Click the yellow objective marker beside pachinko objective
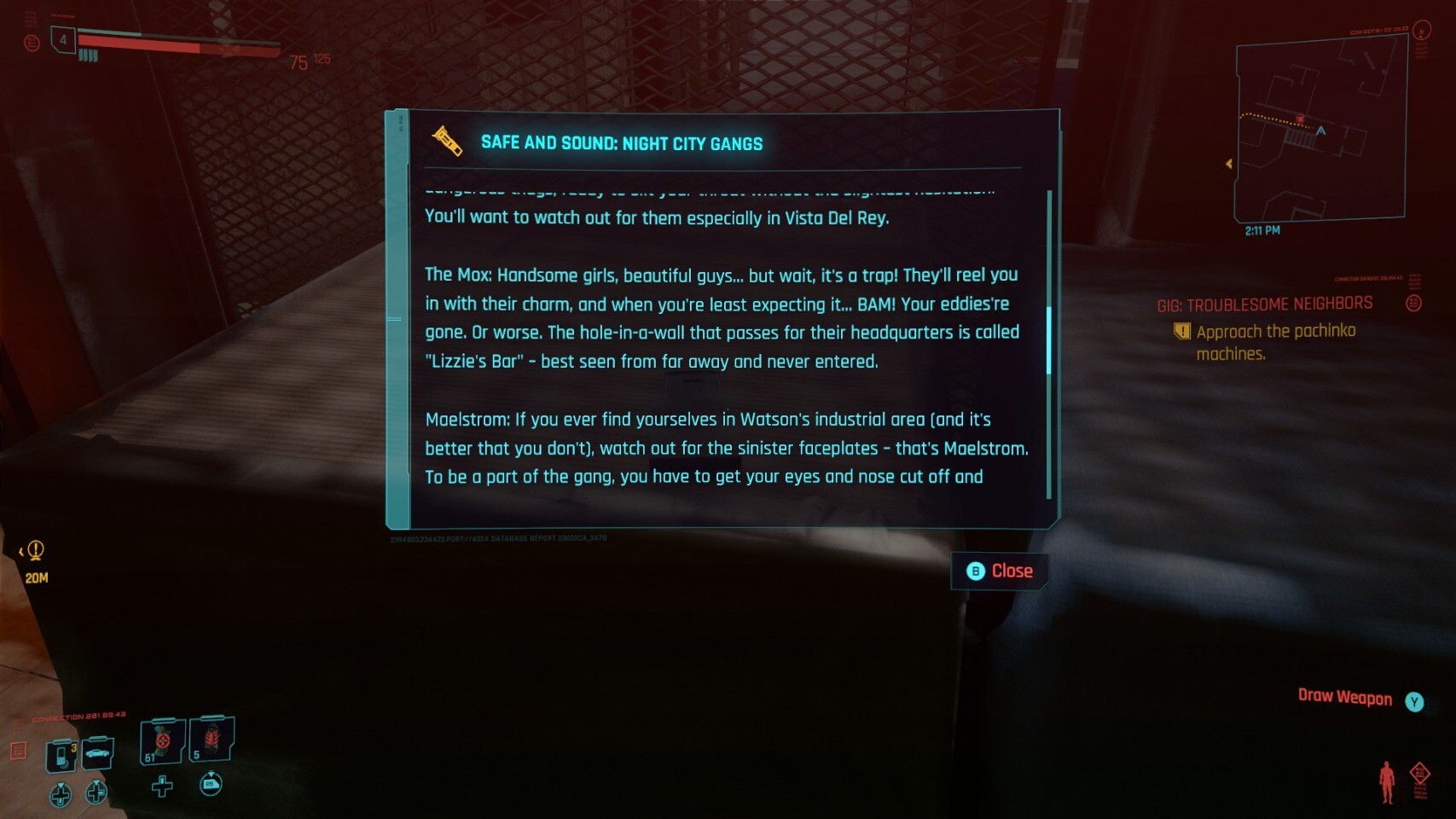 click(1181, 331)
